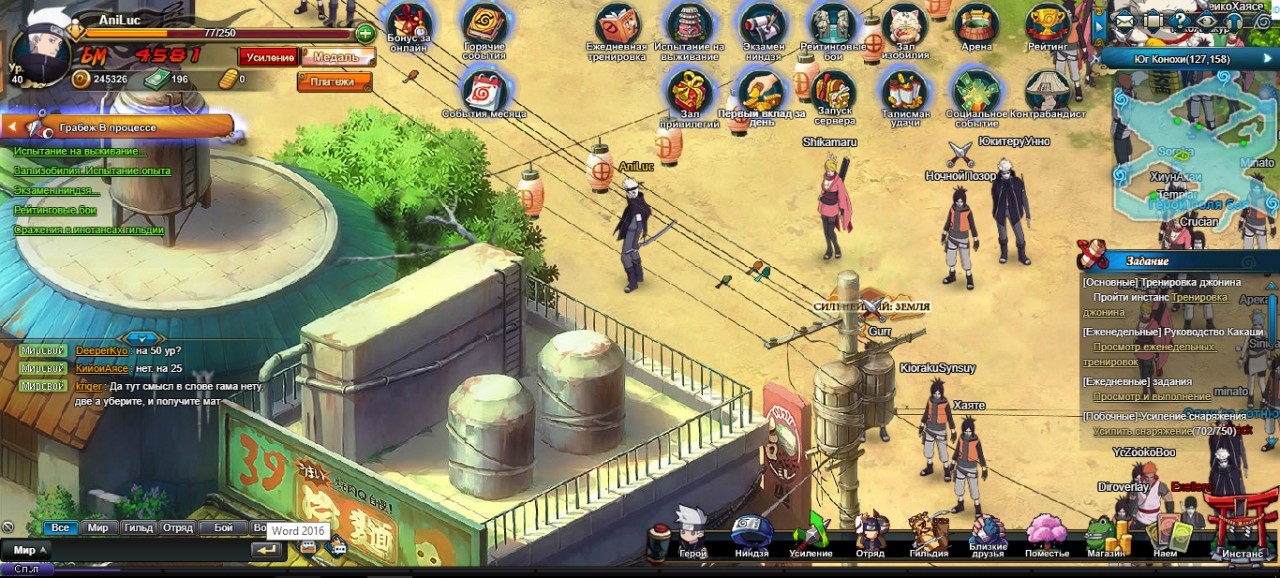This screenshot has height=578, width=1280.
Task: Open the Медаль button
Action: coord(332,57)
